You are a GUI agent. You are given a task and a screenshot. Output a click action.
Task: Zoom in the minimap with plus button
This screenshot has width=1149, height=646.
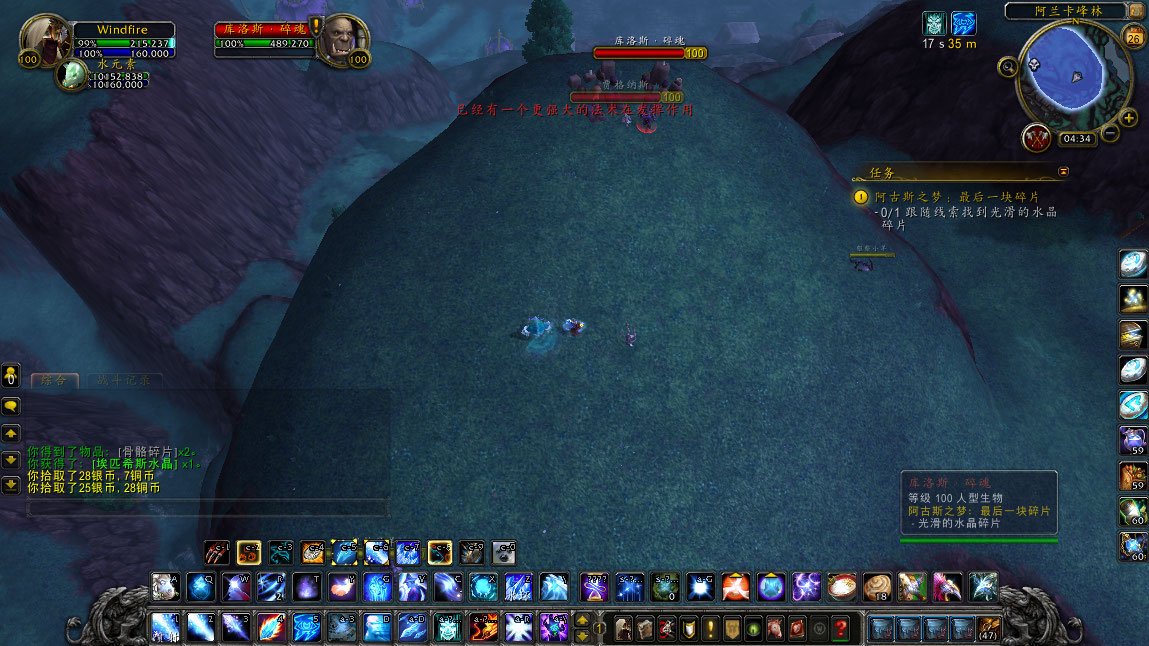coord(1129,118)
